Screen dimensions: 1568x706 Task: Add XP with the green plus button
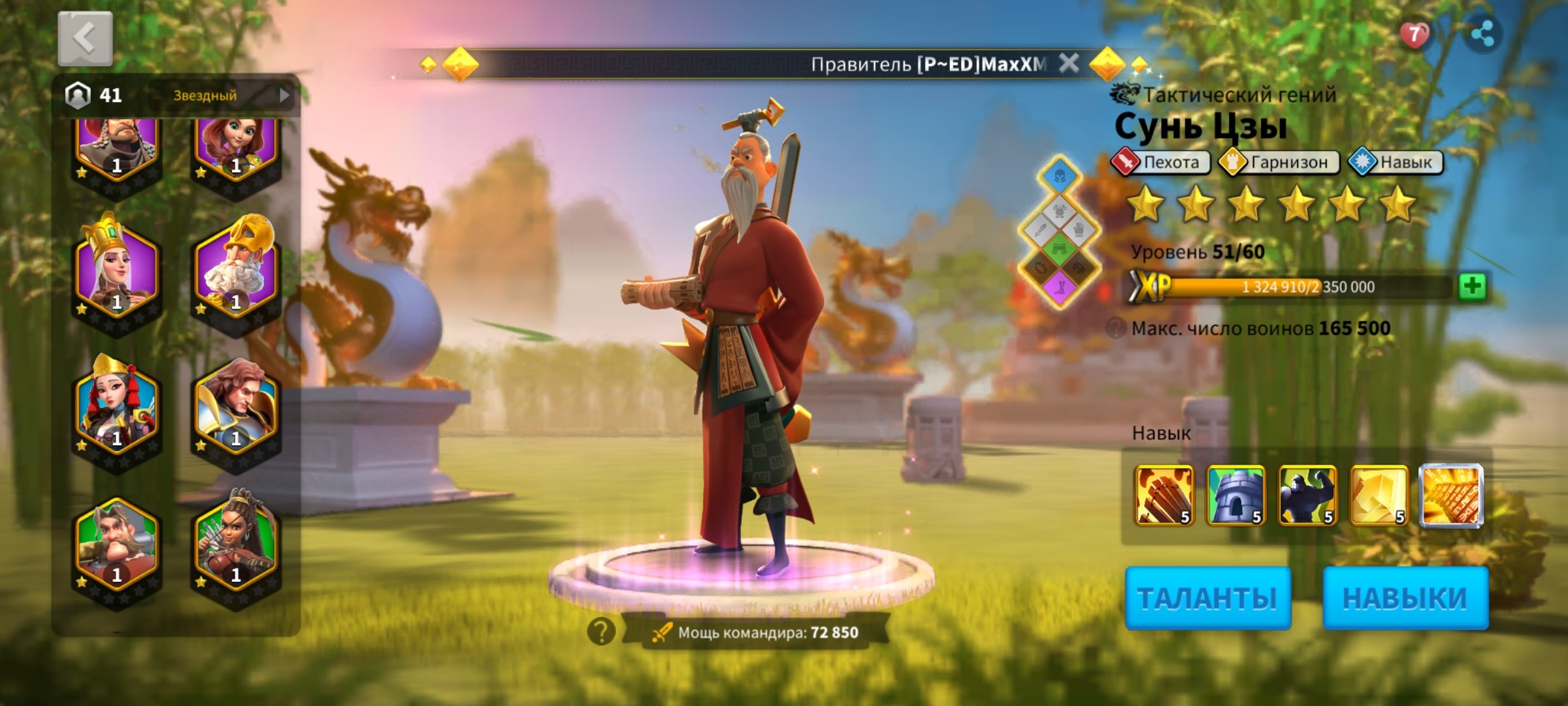pyautogui.click(x=1473, y=286)
